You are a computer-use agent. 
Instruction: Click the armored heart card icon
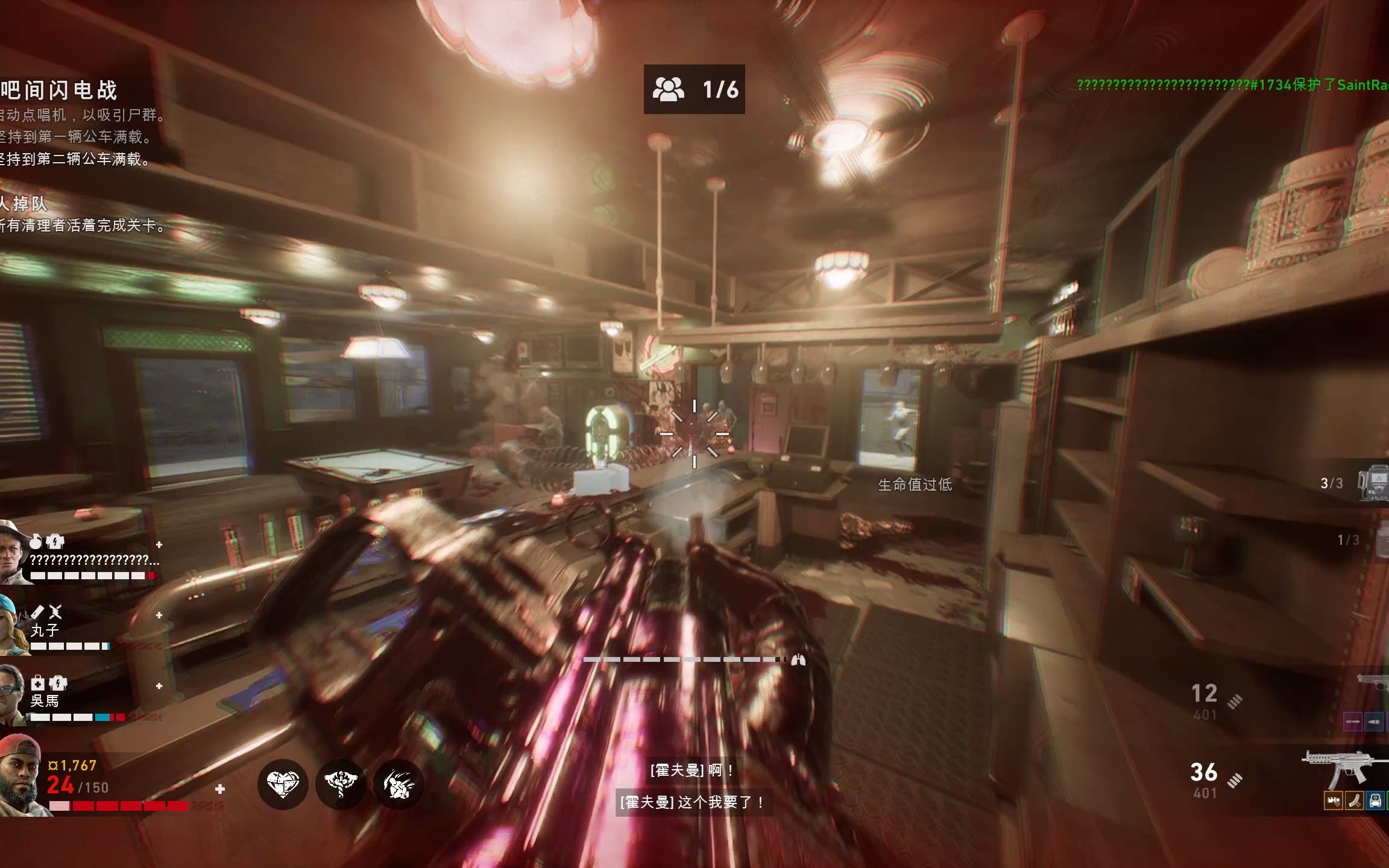pyautogui.click(x=283, y=784)
